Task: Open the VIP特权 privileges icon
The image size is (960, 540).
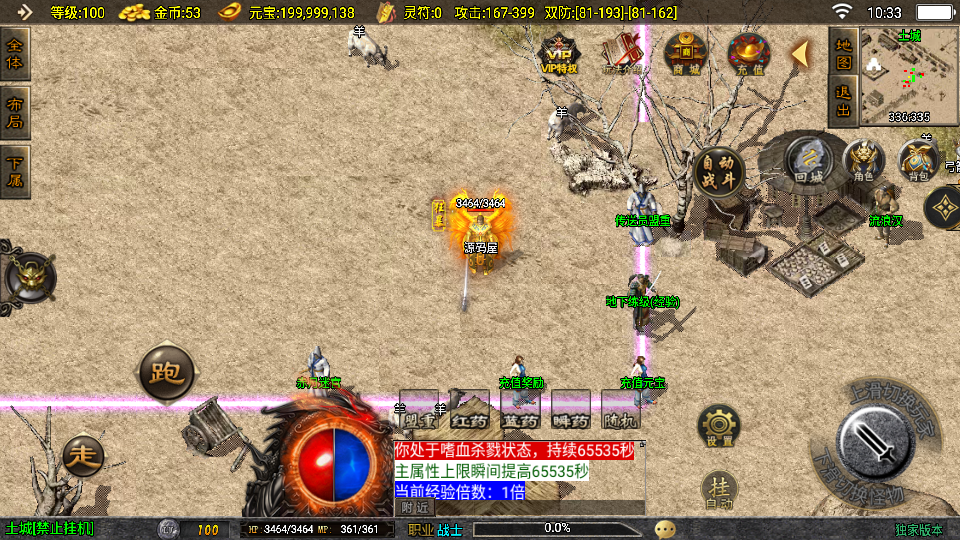Action: pyautogui.click(x=559, y=52)
